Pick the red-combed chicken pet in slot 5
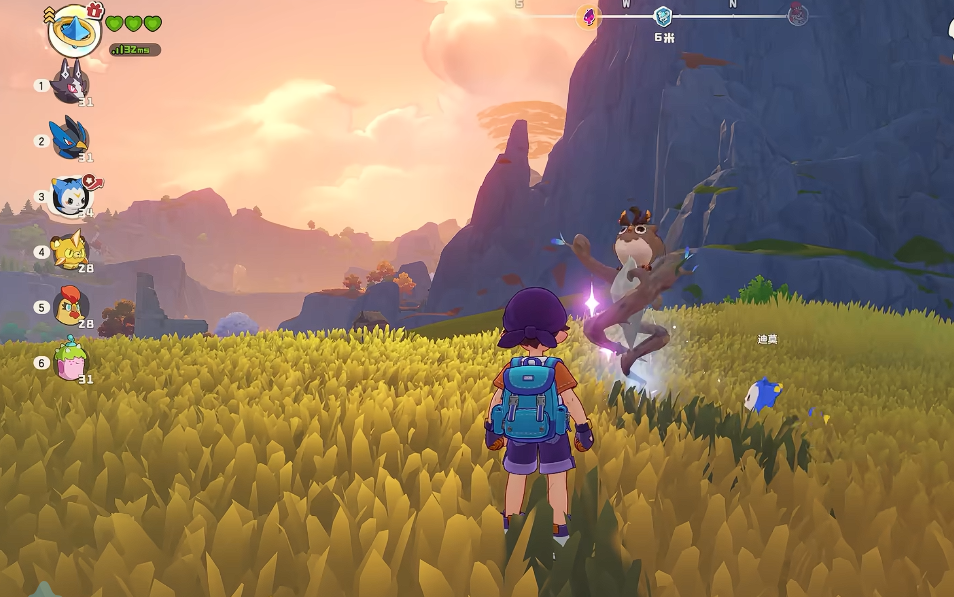 click(x=69, y=305)
